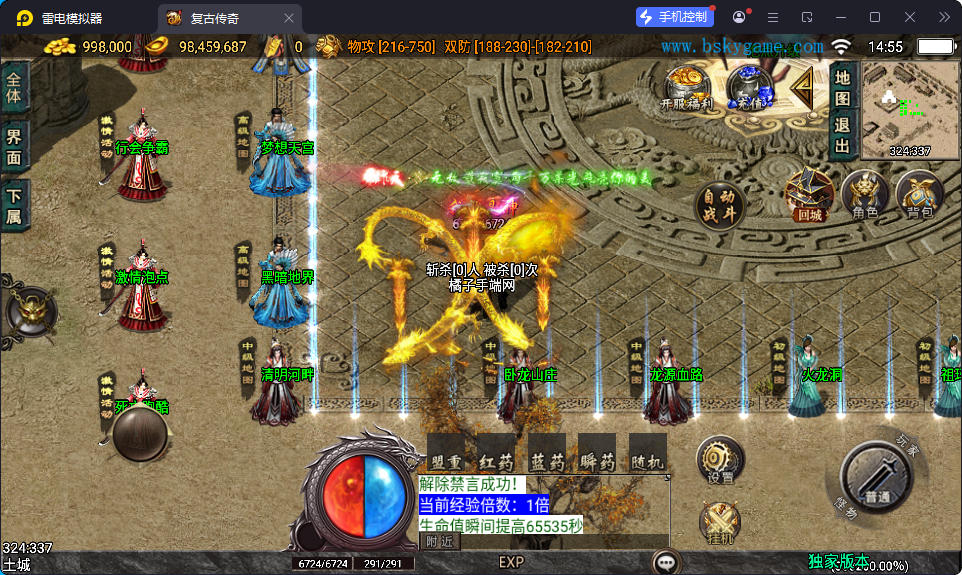Screen dimensions: 962x575
Task: Open the 开服福利 server rewards icon
Action: tap(687, 87)
